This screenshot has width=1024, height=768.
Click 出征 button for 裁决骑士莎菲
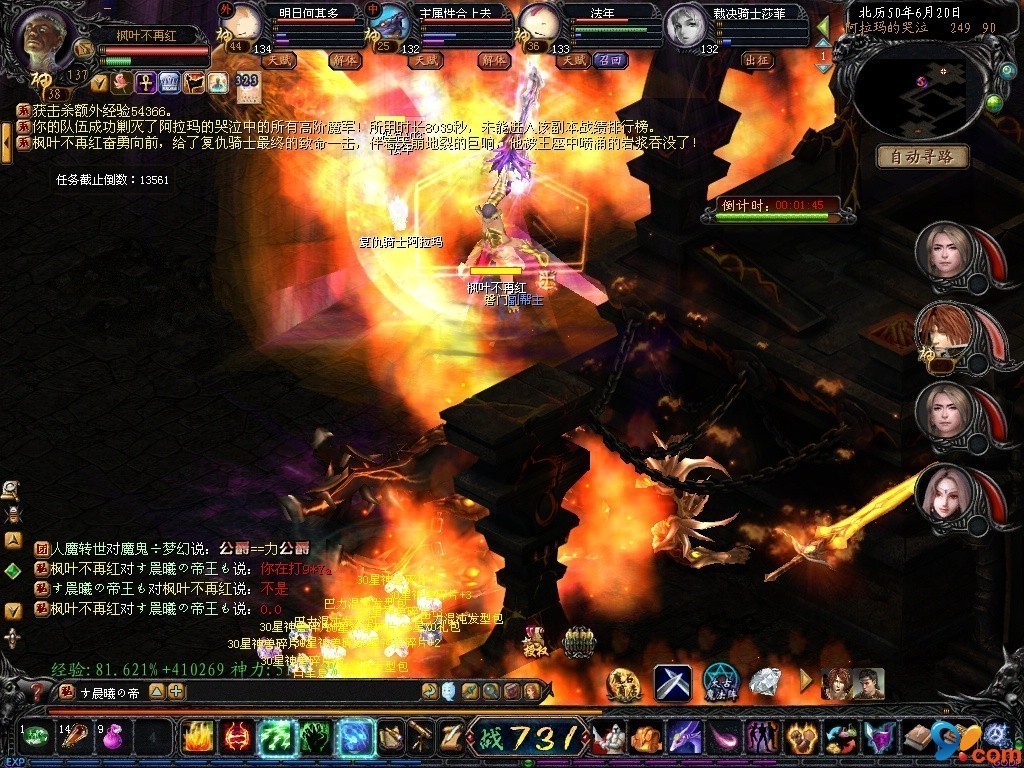(758, 60)
